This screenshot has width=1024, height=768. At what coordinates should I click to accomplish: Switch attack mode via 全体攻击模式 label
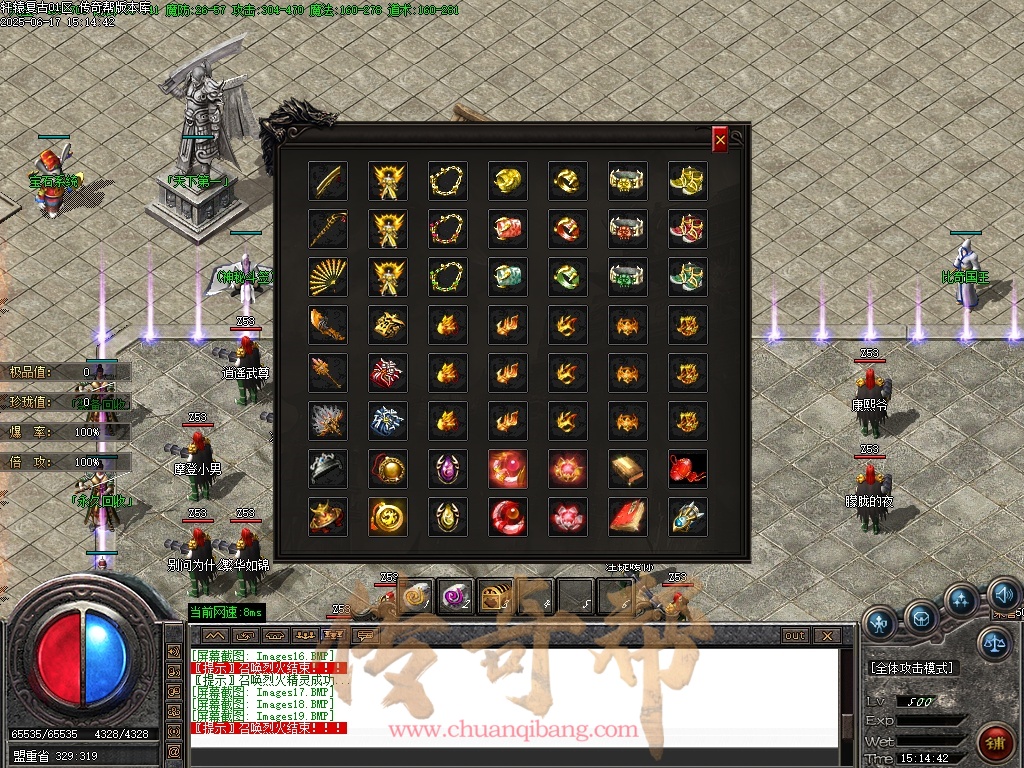[x=911, y=667]
